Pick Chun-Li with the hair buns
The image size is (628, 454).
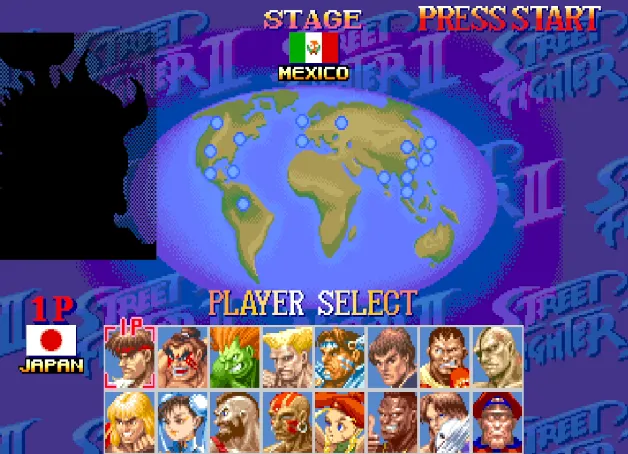(182, 421)
